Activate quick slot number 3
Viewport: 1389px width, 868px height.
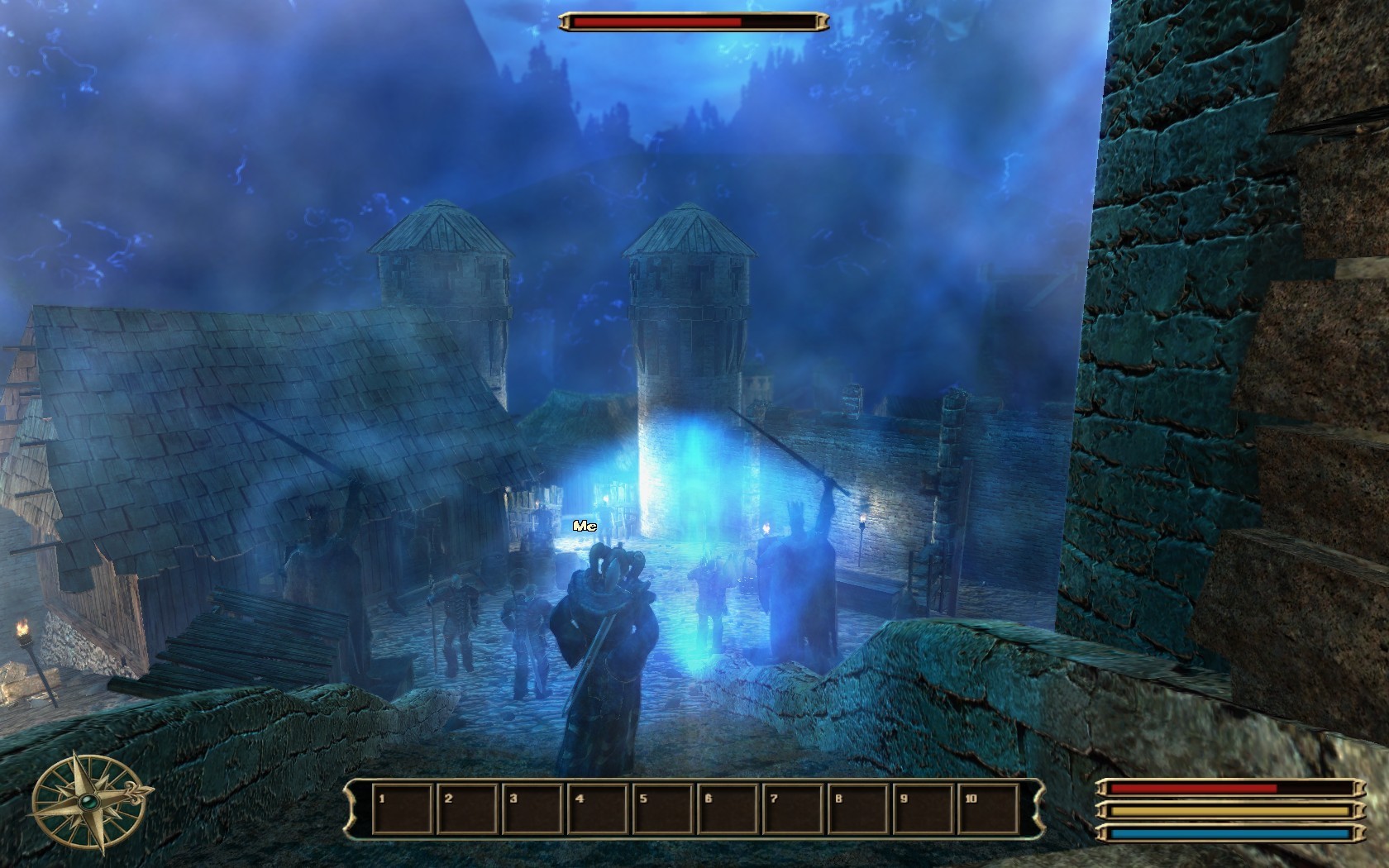point(533,808)
